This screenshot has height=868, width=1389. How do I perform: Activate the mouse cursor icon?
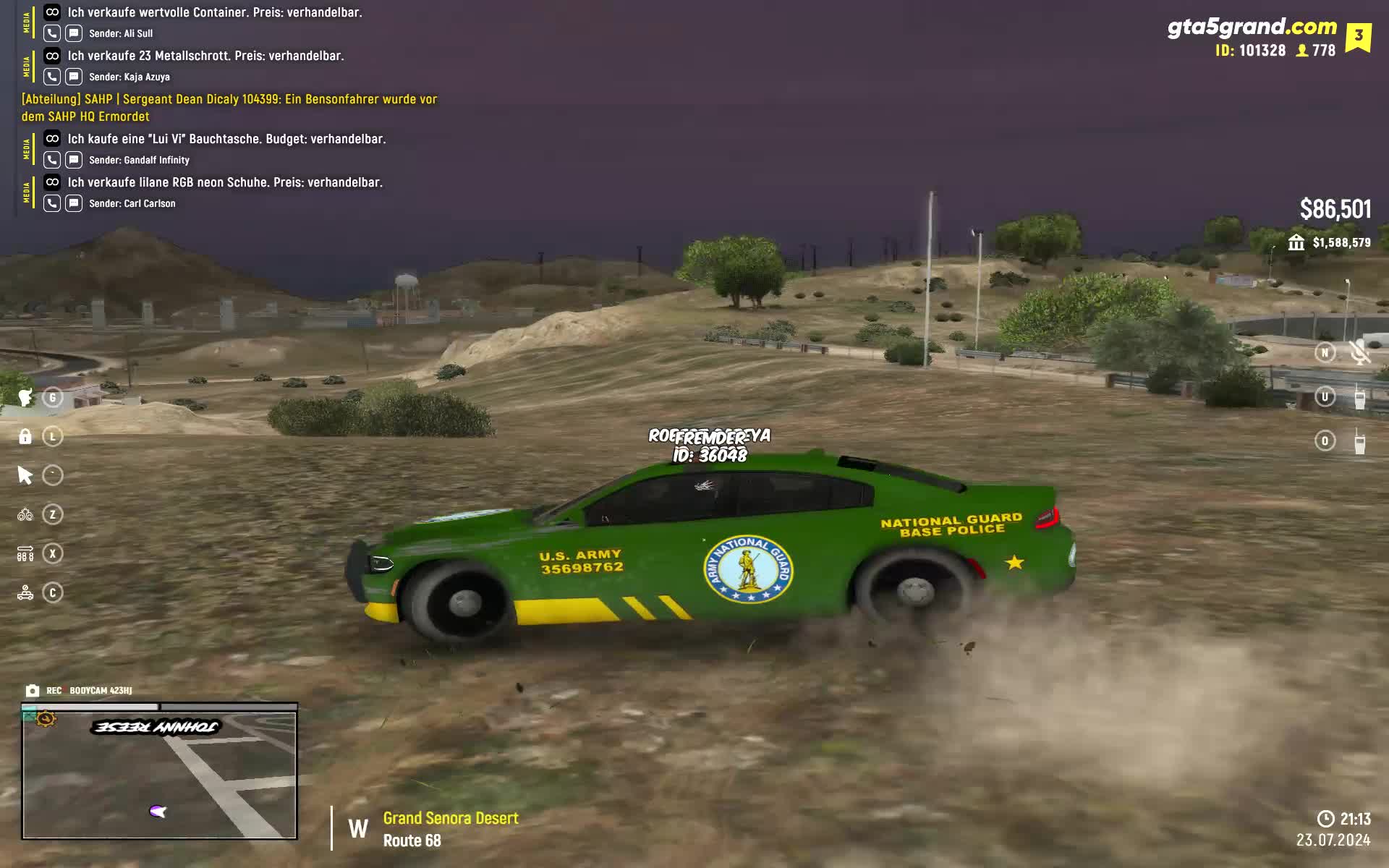[x=25, y=475]
